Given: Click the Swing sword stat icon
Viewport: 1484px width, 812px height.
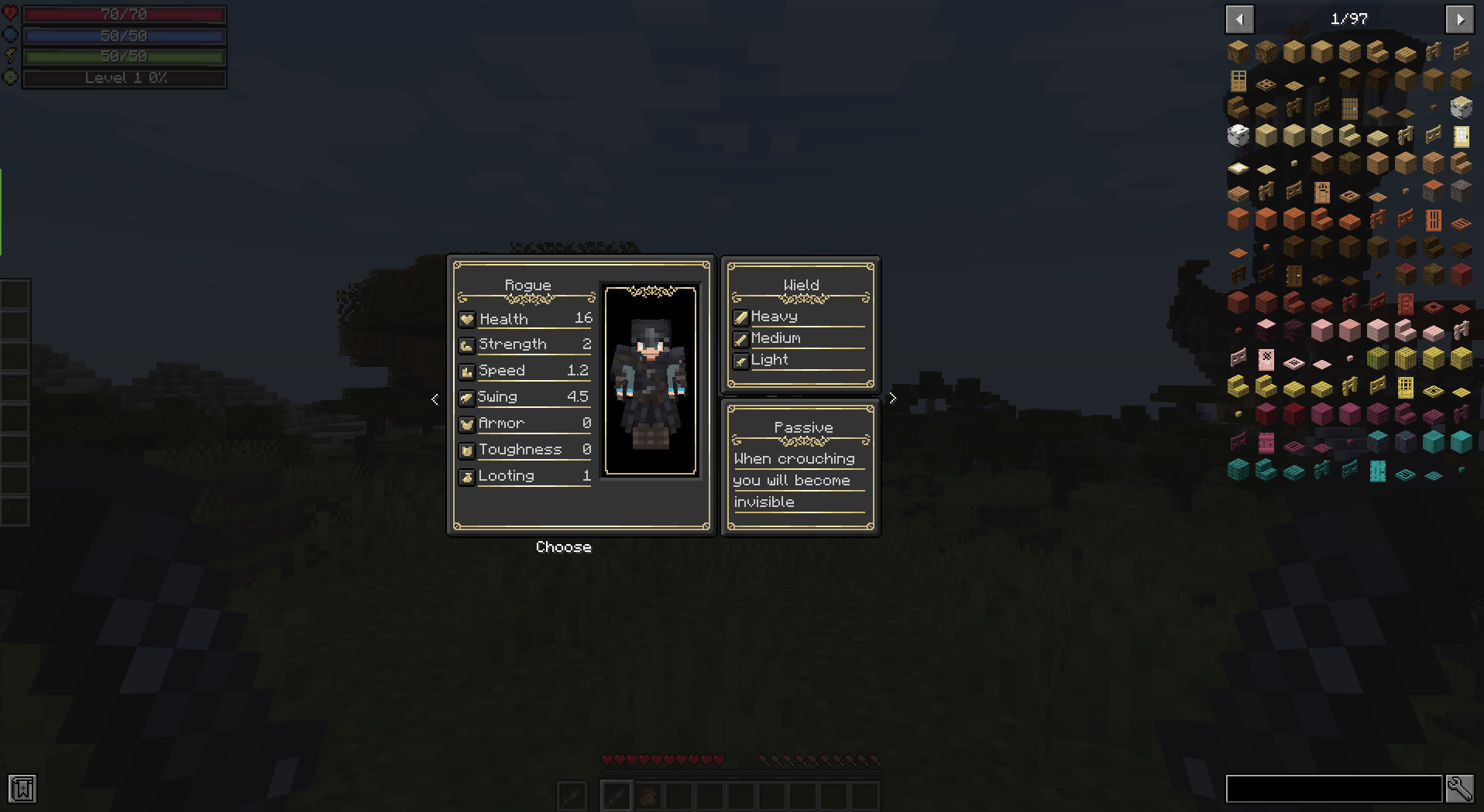Looking at the screenshot, I should pyautogui.click(x=467, y=397).
